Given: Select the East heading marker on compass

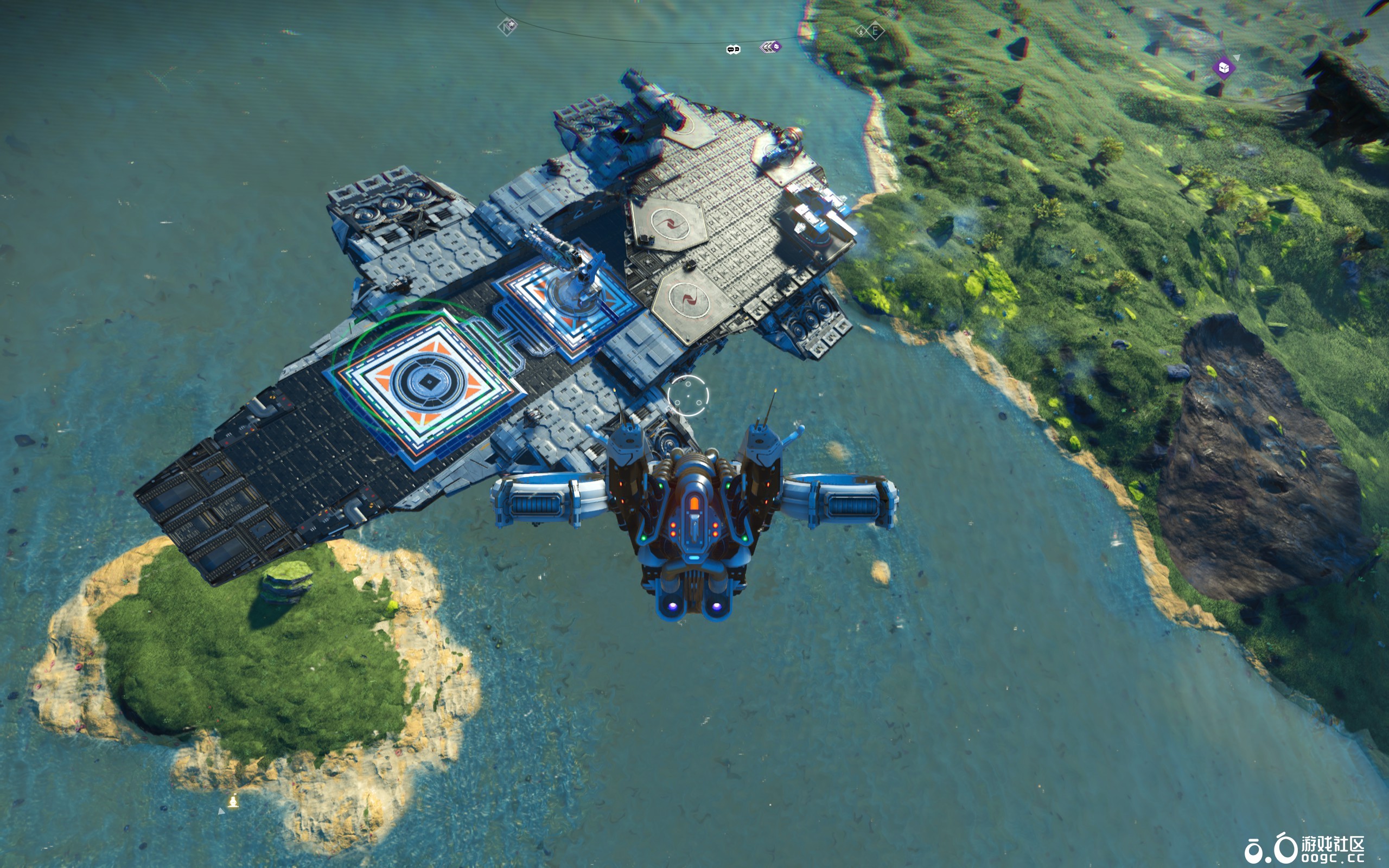Looking at the screenshot, I should [874, 30].
